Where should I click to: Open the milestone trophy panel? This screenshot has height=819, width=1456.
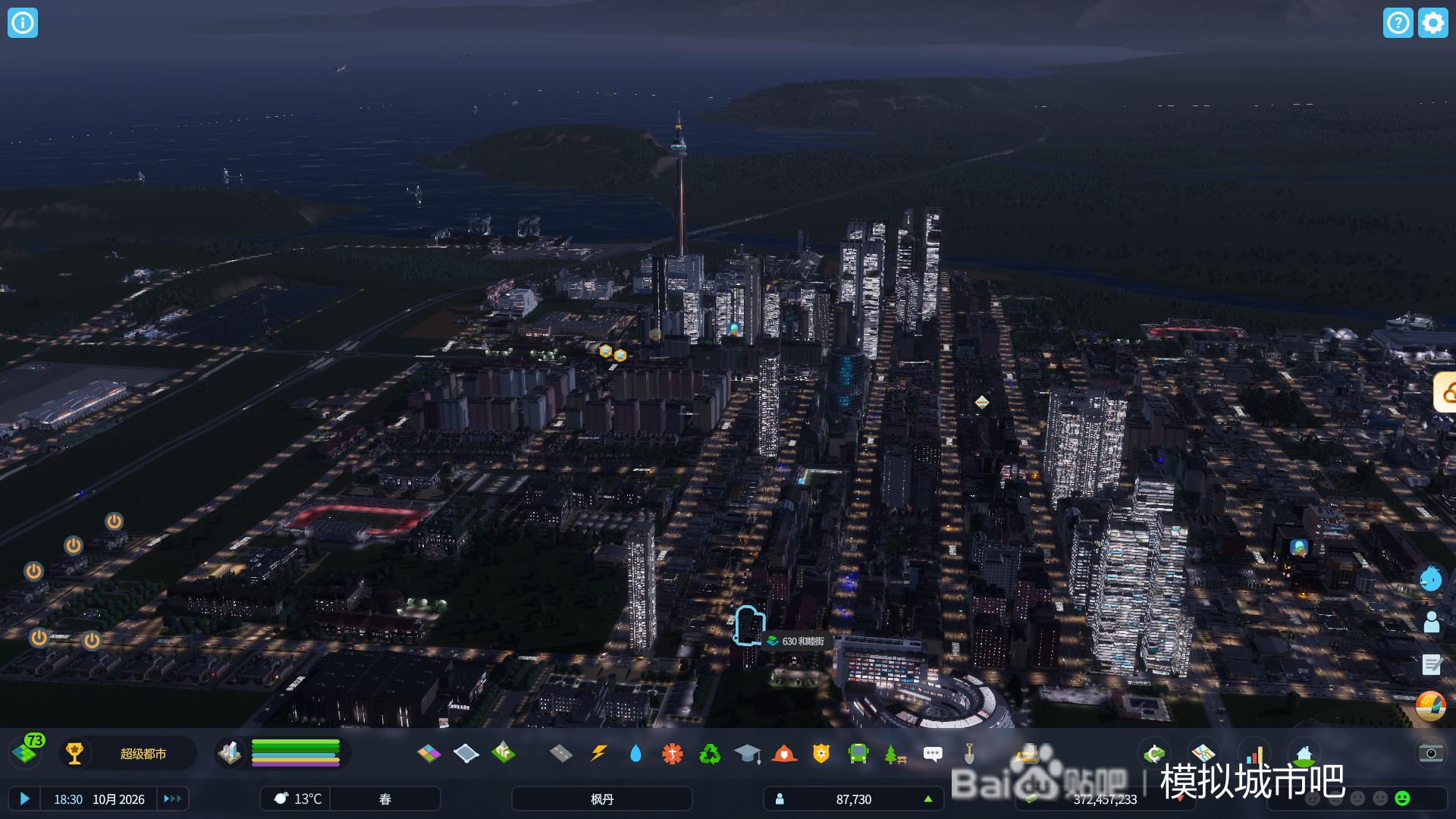[x=74, y=753]
